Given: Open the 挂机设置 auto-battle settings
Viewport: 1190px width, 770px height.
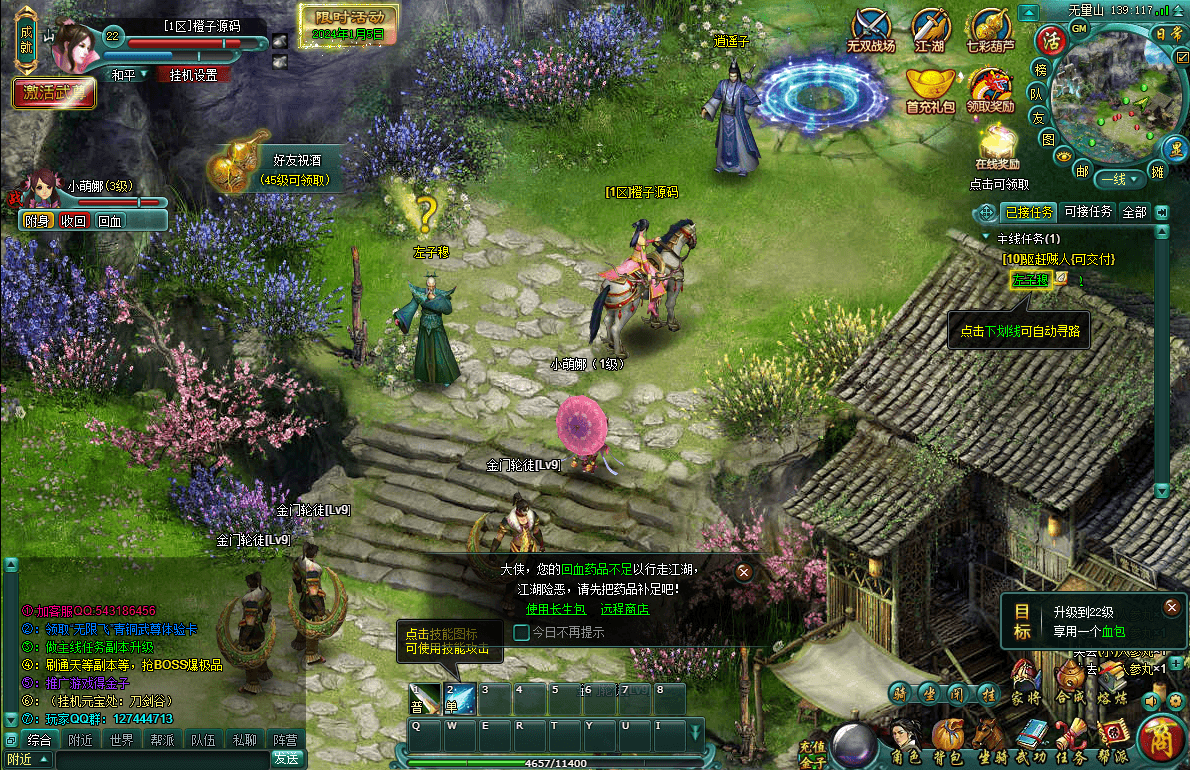Looking at the screenshot, I should tap(193, 75).
